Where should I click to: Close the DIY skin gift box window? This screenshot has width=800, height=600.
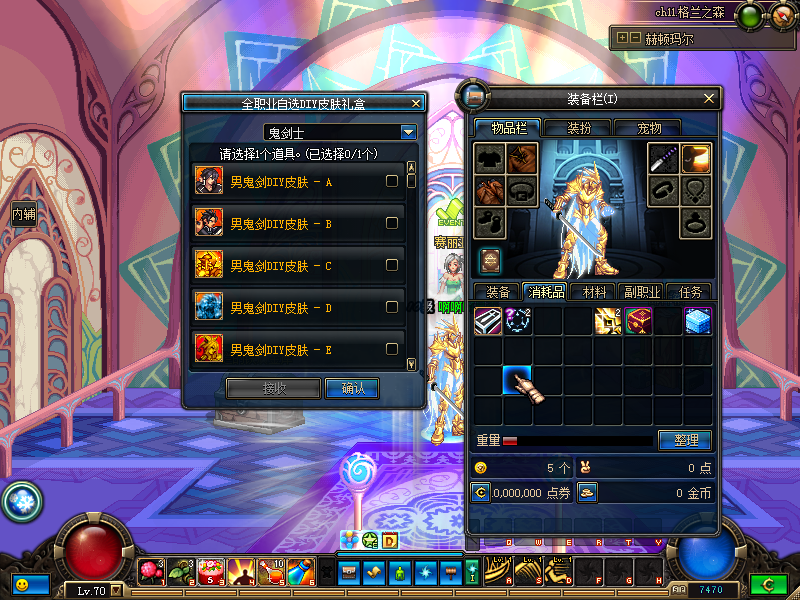(416, 102)
